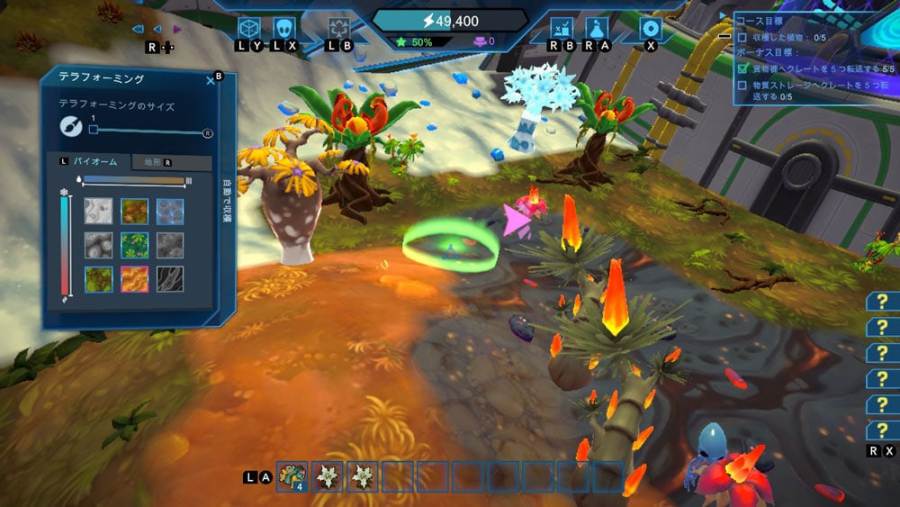Open the flask research icon
The width and height of the screenshot is (900, 507).
pos(597,27)
